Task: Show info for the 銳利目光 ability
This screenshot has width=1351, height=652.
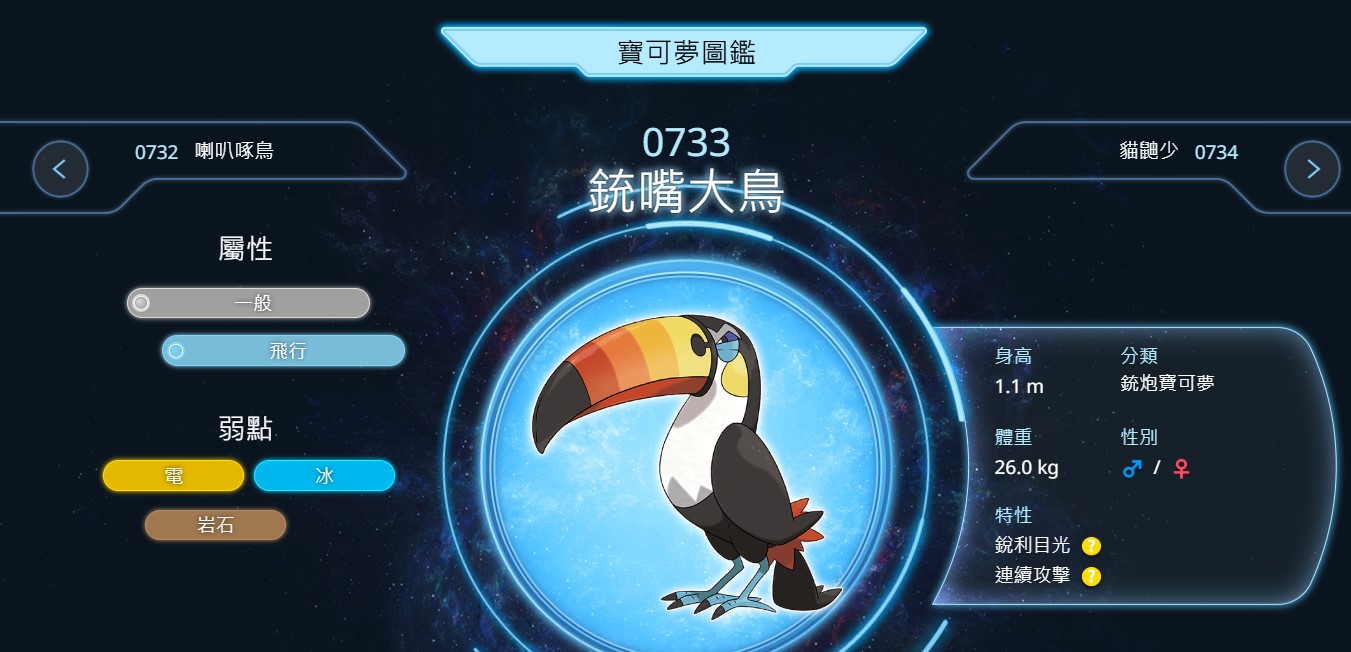Action: tap(1091, 546)
